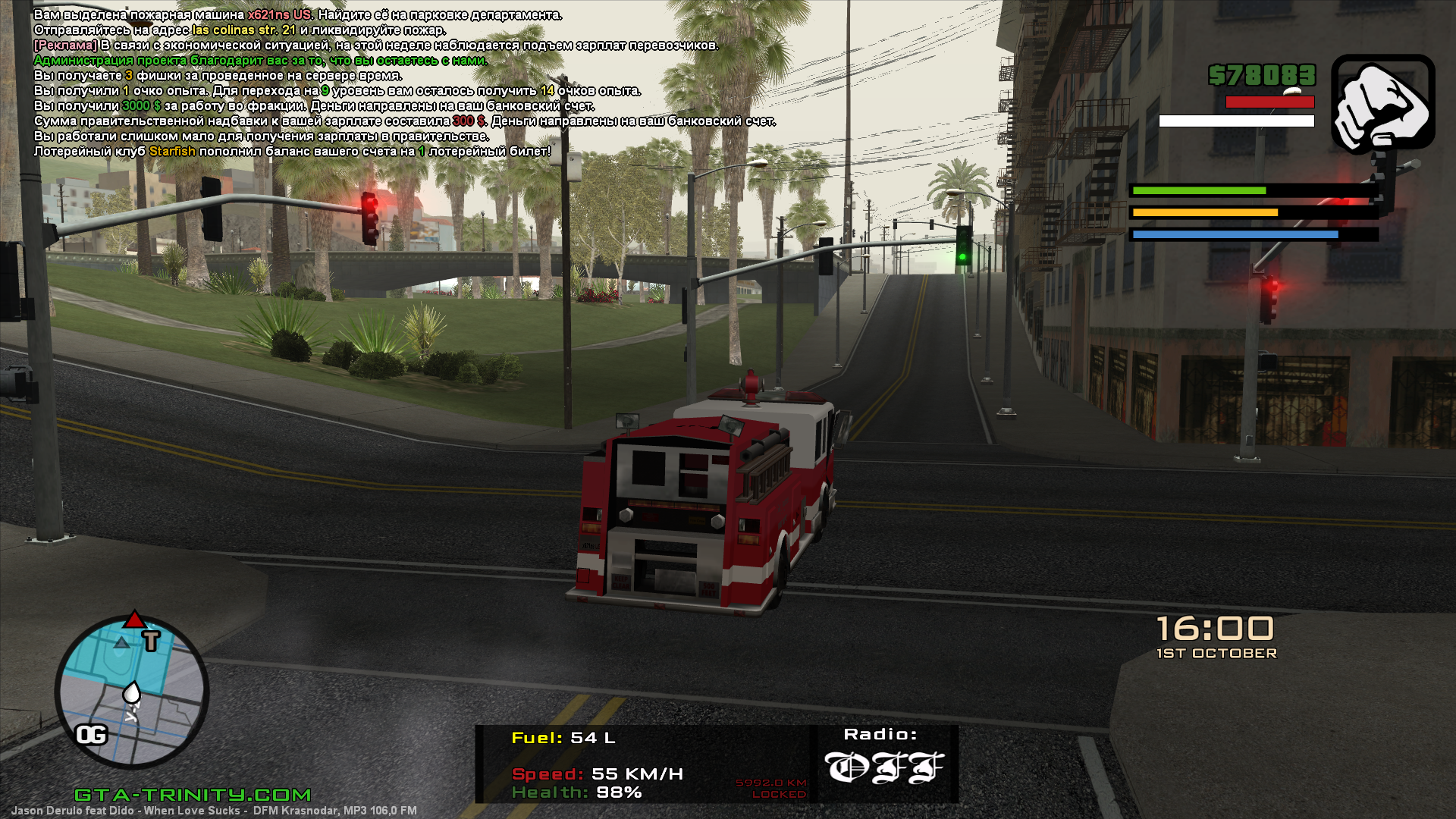Image resolution: width=1456 pixels, height=819 pixels.
Task: Click the red north arrow on minimap
Action: tap(134, 619)
